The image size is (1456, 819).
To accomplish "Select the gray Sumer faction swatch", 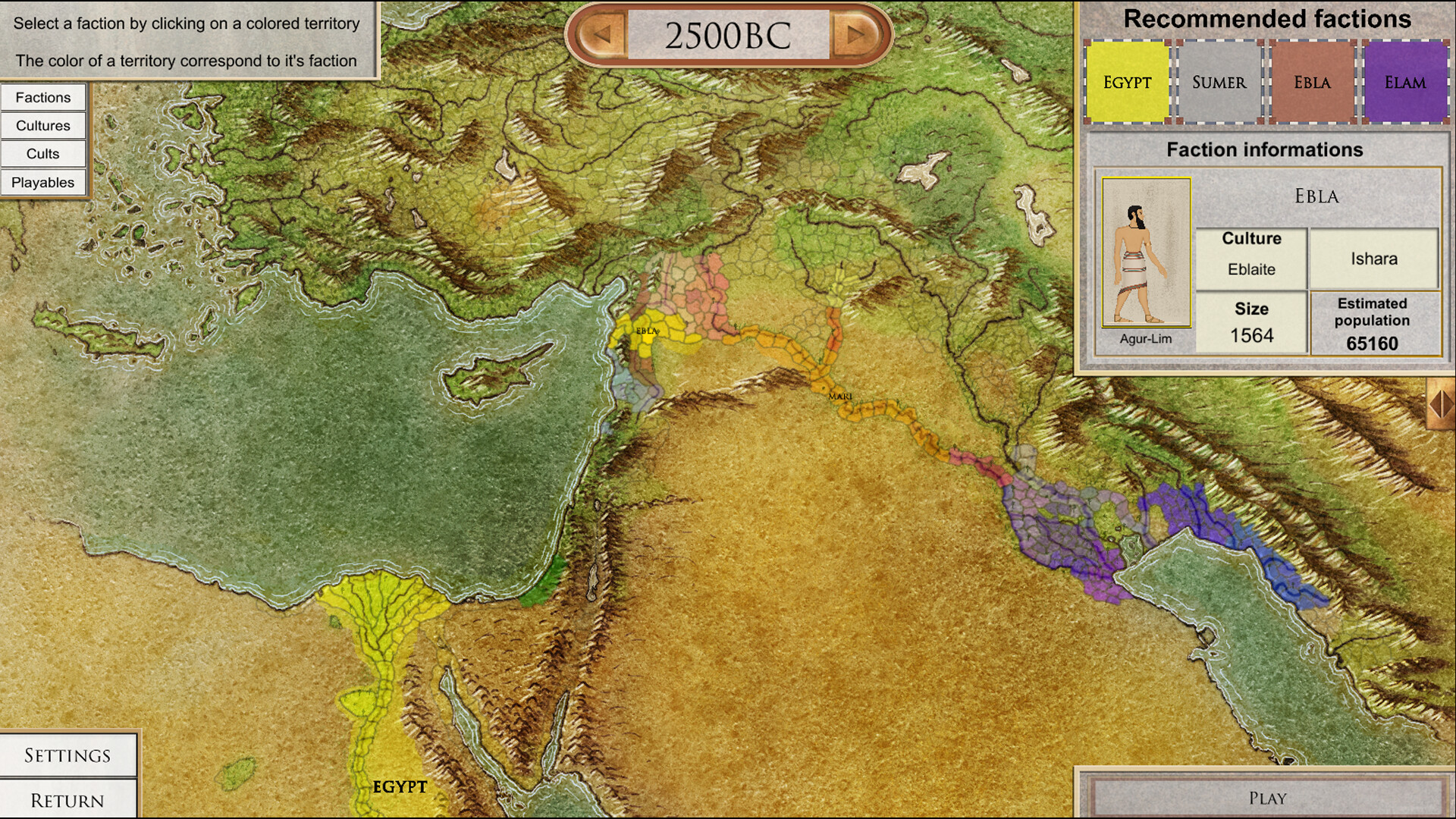I will pyautogui.click(x=1219, y=82).
